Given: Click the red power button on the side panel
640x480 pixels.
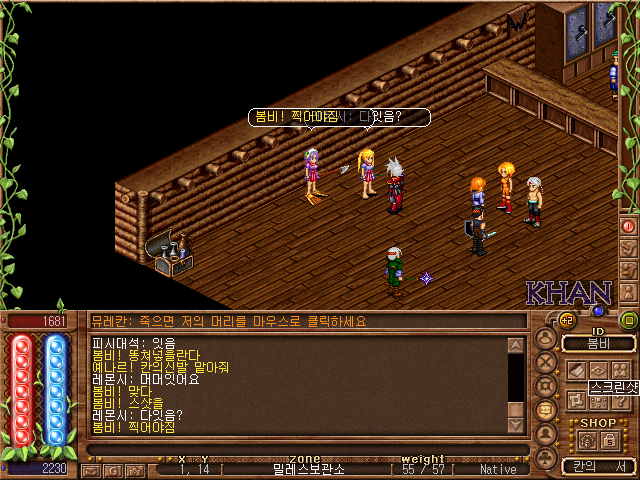Looking at the screenshot, I should [x=629, y=226].
